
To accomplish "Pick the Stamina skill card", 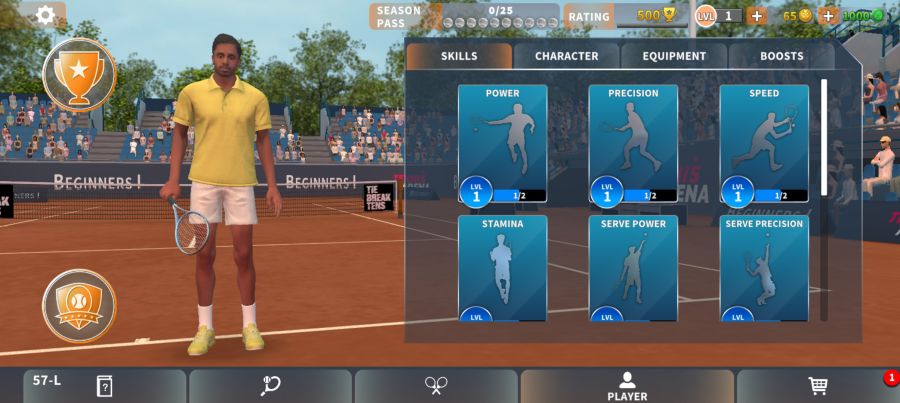I will coord(502,268).
